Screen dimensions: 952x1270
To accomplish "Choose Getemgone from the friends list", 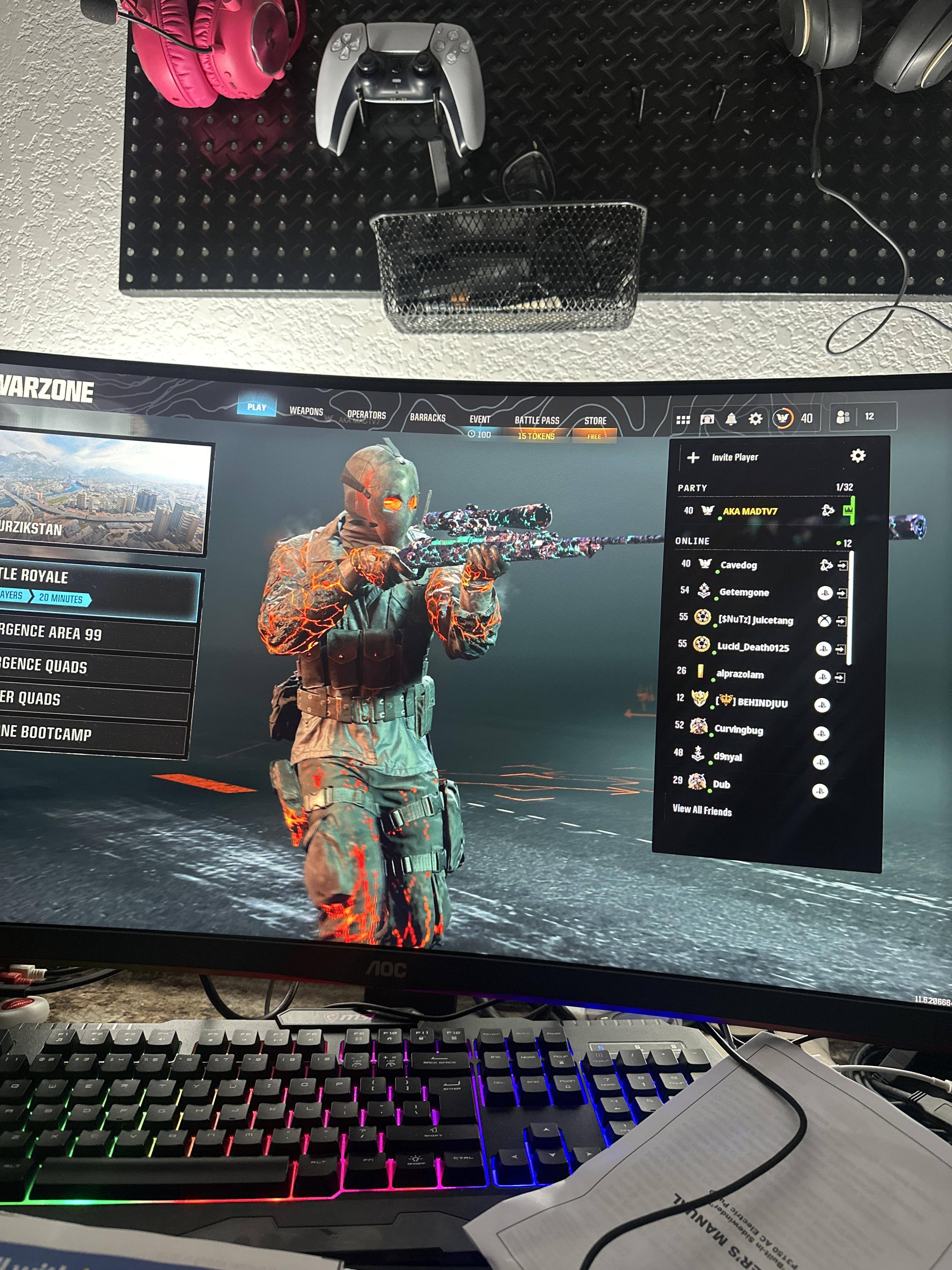I will 744,592.
